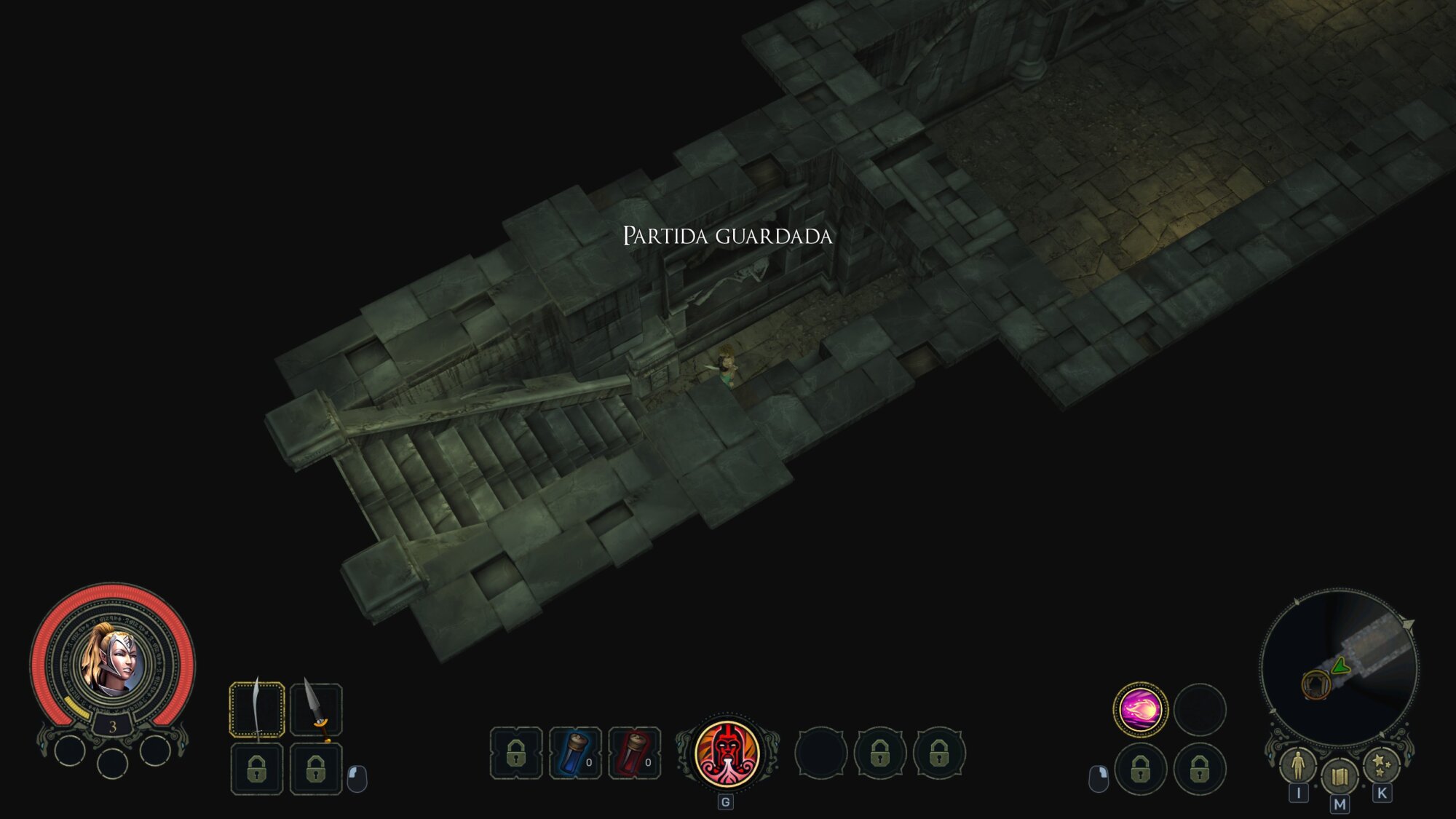
Task: Use the blue mana potion
Action: pyautogui.click(x=575, y=753)
